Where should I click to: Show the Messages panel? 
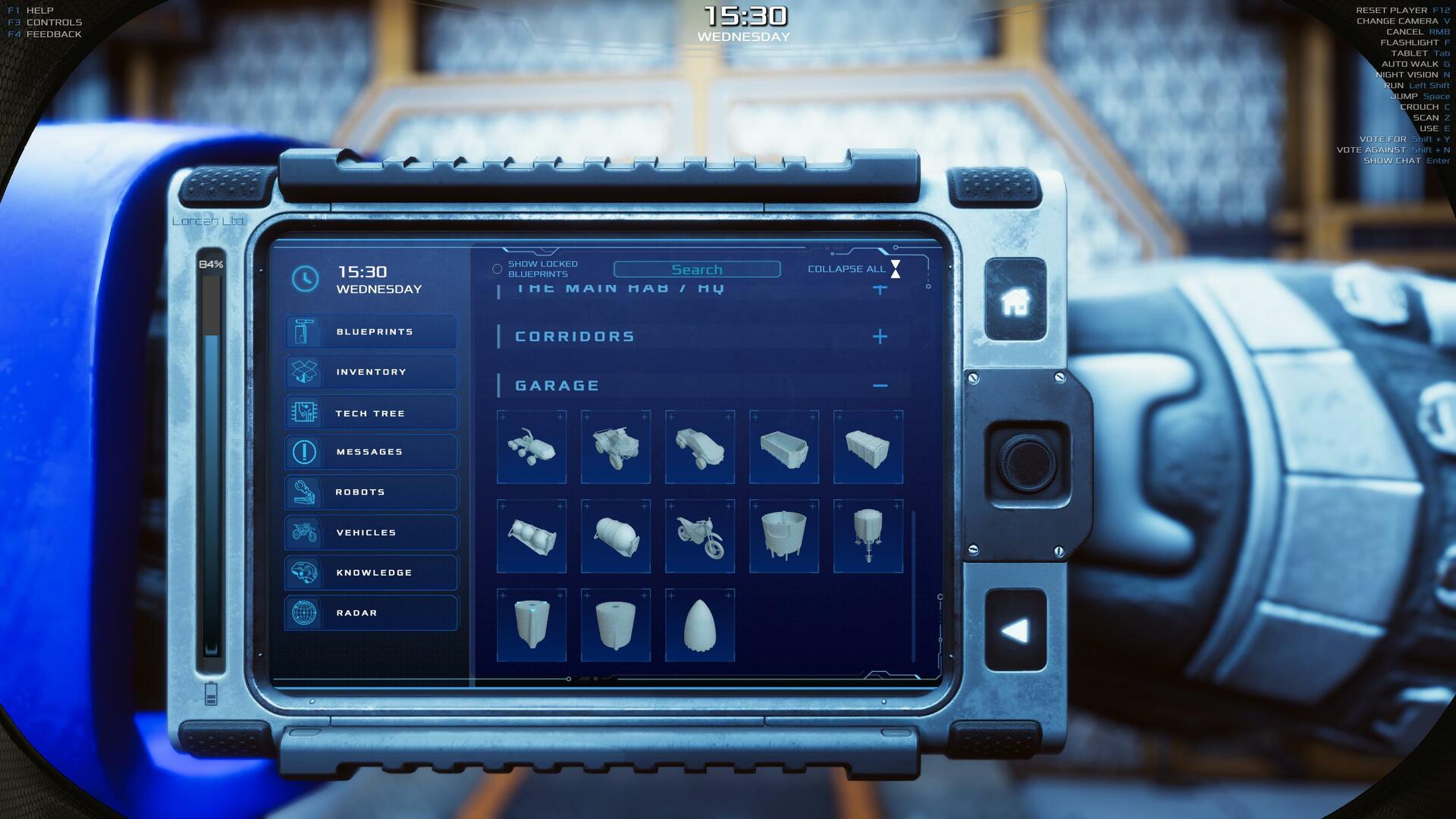click(x=371, y=452)
